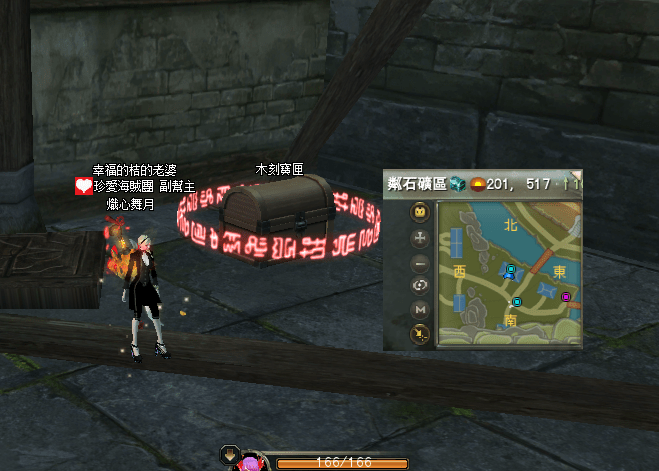Click the sun icon next to coordinates
Screen dimensions: 659x471
[478, 184]
